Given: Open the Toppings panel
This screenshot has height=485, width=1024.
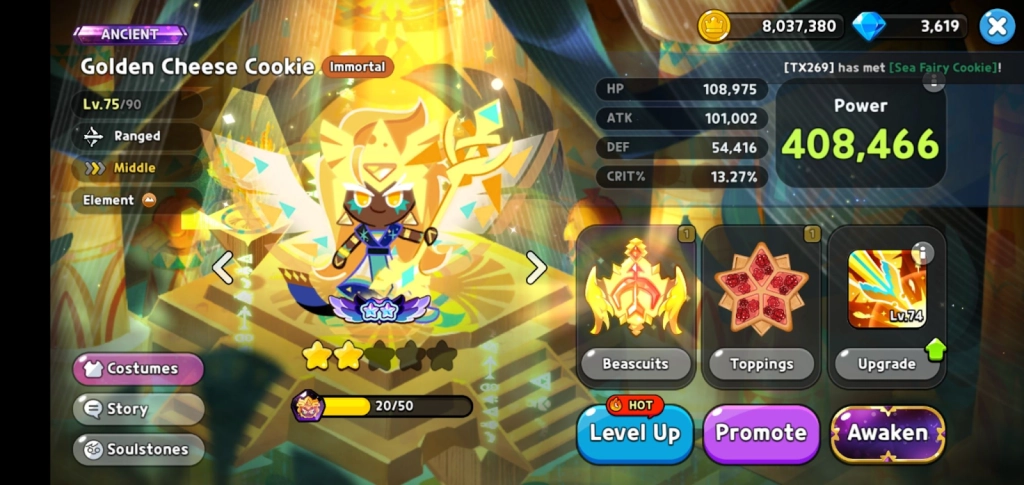Looking at the screenshot, I should click(x=761, y=307).
